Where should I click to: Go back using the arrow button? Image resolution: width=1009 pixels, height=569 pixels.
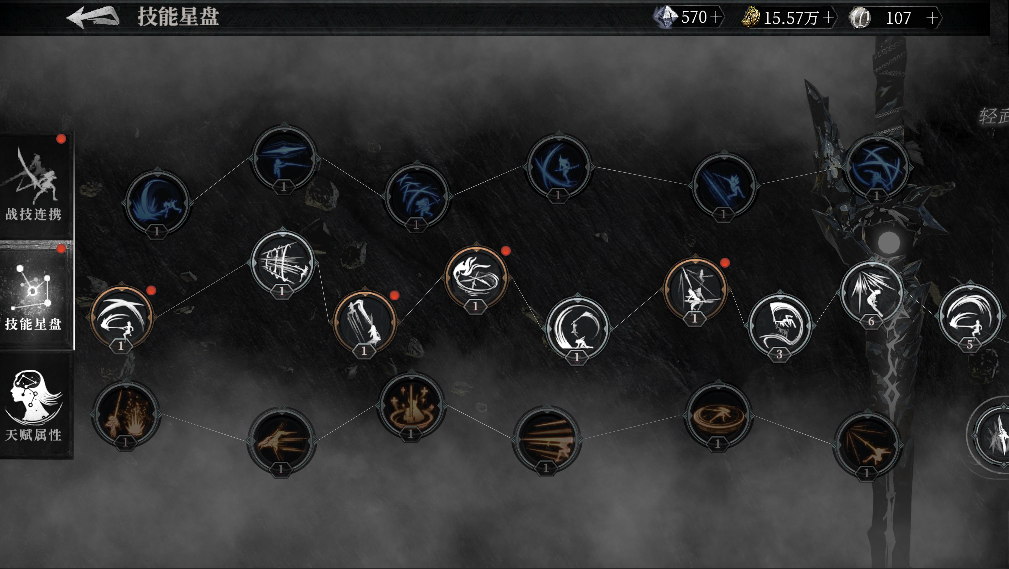pos(93,17)
